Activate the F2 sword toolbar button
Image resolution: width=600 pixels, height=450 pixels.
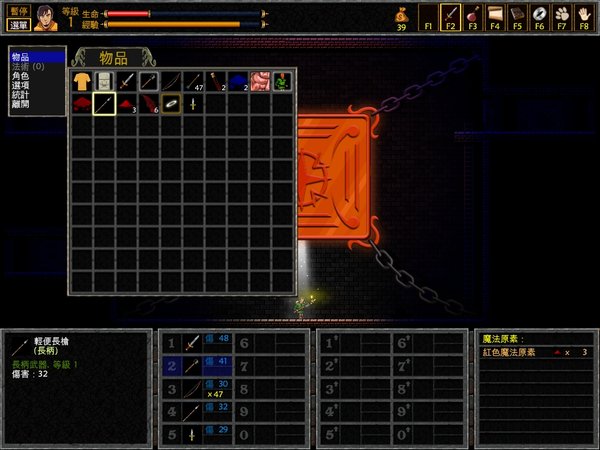(450, 15)
